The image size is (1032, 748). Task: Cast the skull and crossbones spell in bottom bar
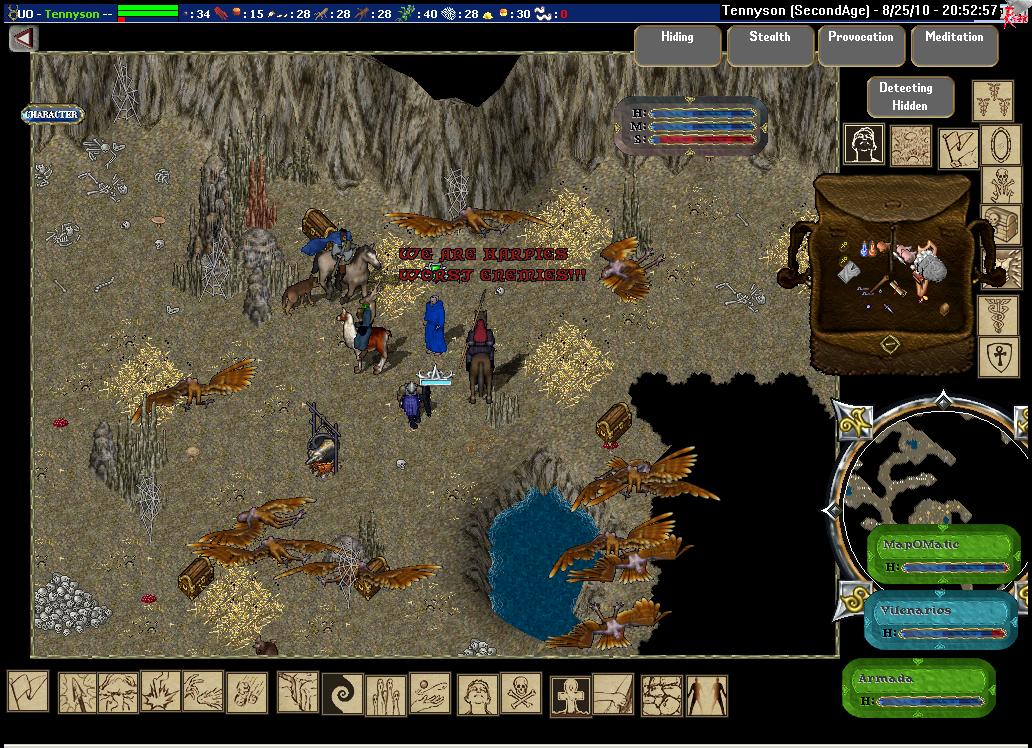coord(521,694)
